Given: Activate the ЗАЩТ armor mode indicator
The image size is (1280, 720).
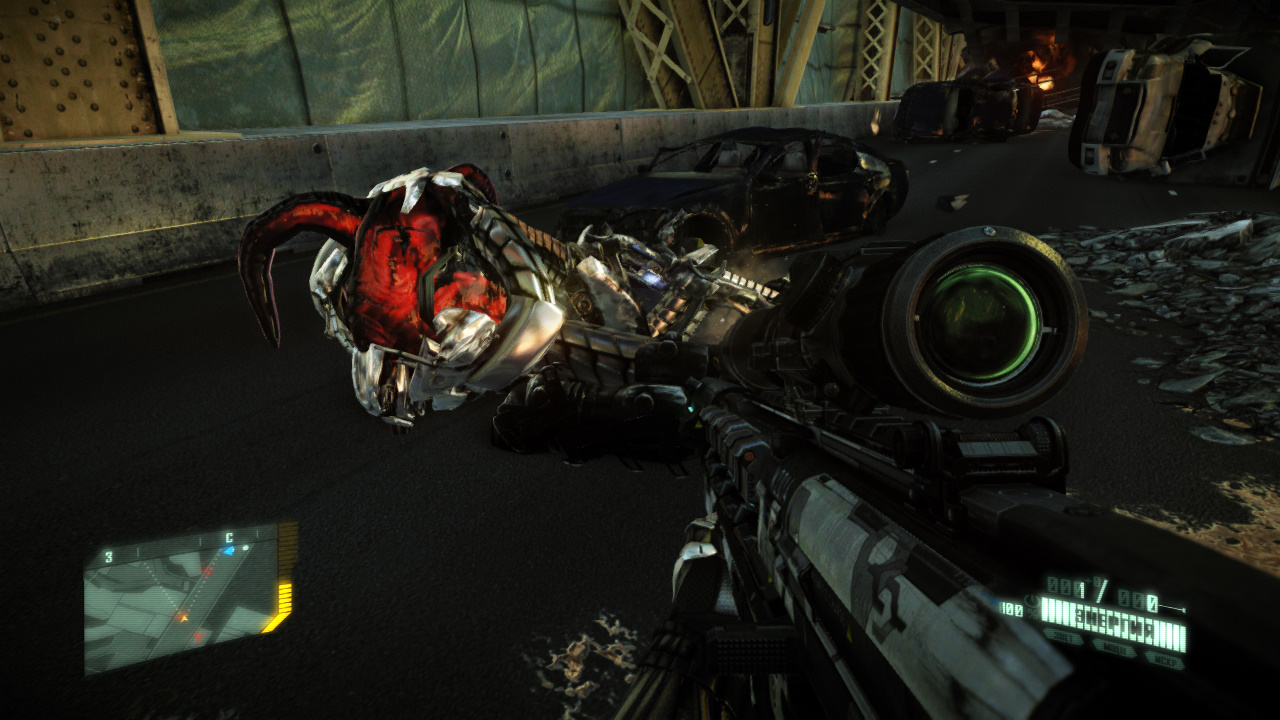Looking at the screenshot, I should tap(1061, 636).
